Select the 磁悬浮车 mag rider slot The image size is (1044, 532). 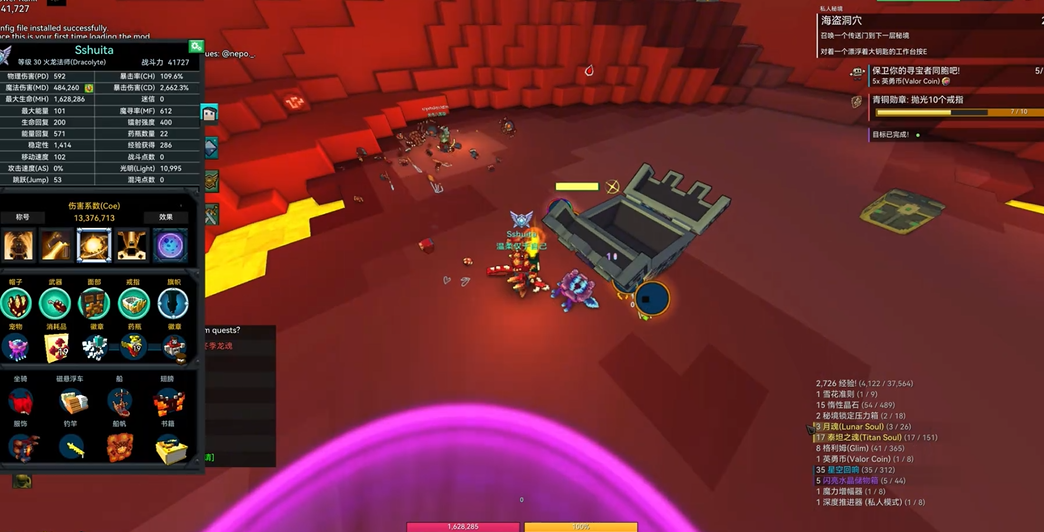point(71,401)
